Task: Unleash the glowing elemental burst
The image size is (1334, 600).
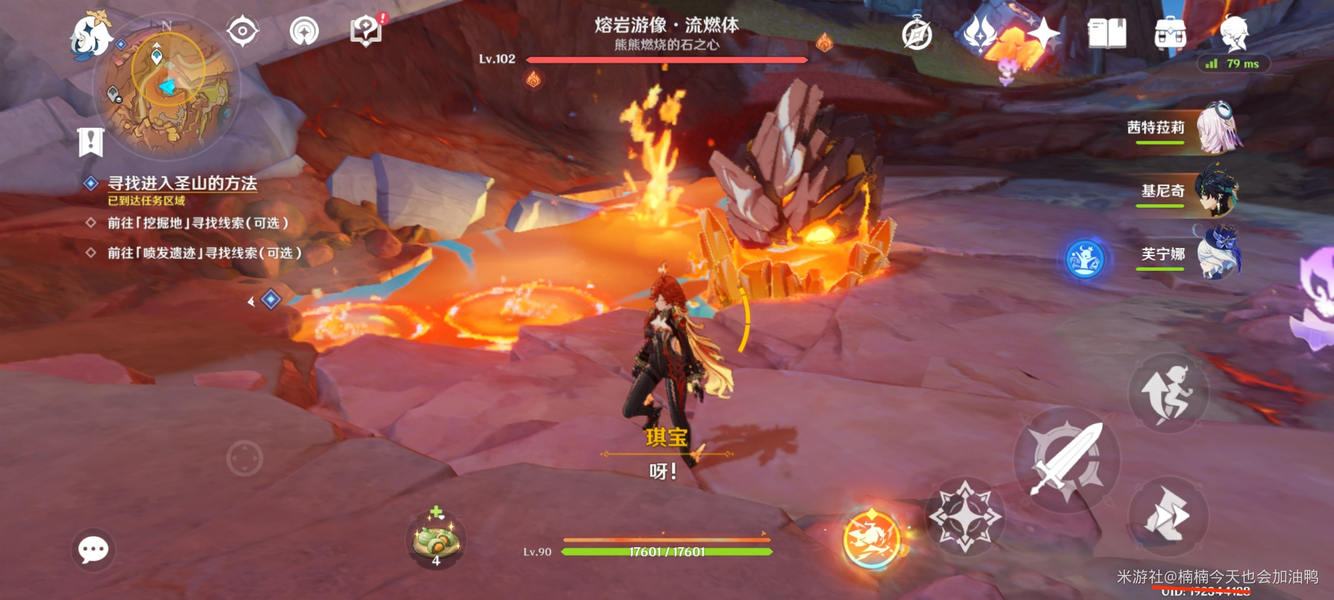Action: coord(871,539)
